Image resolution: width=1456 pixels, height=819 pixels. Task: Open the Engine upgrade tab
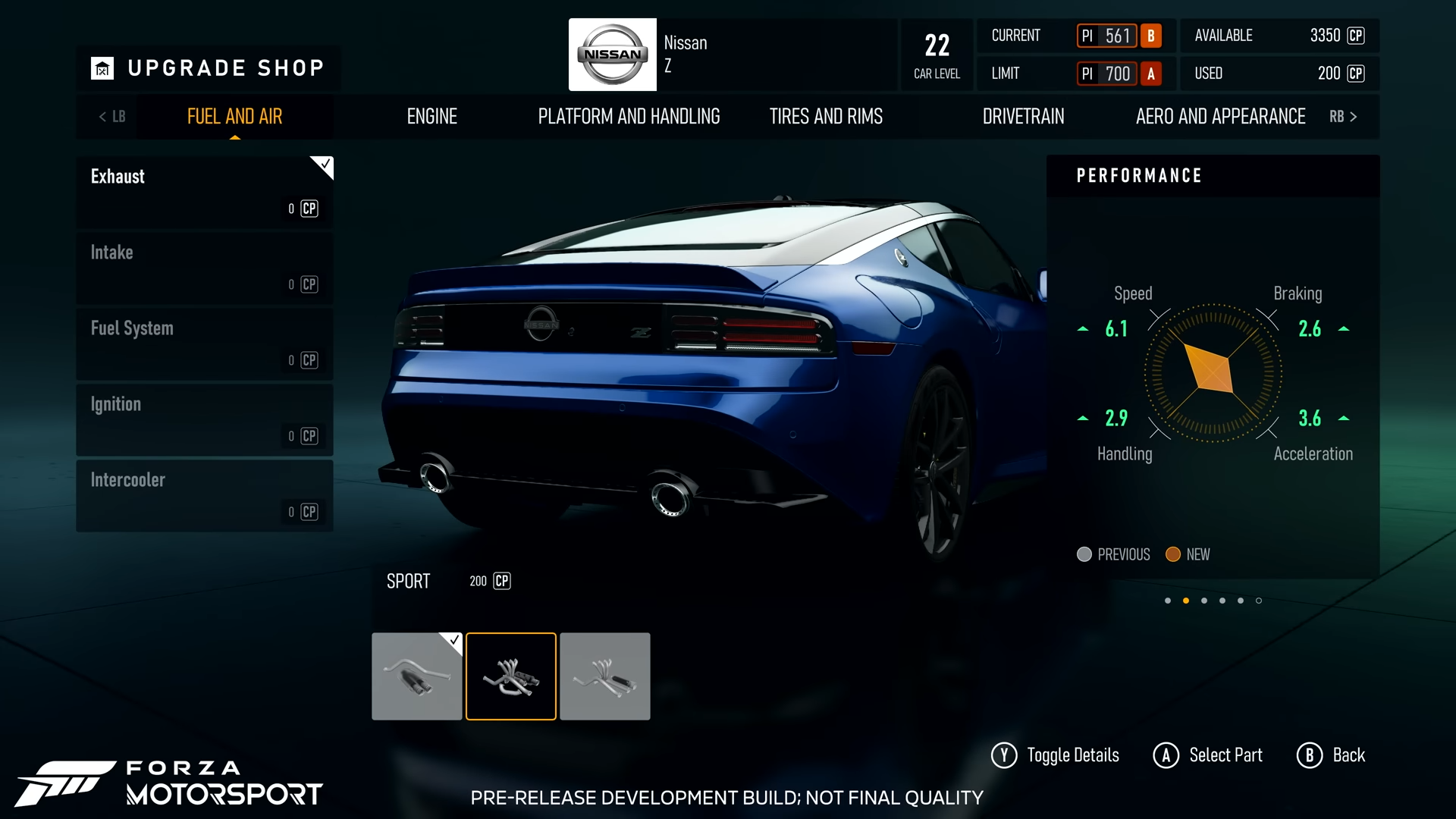tap(431, 116)
